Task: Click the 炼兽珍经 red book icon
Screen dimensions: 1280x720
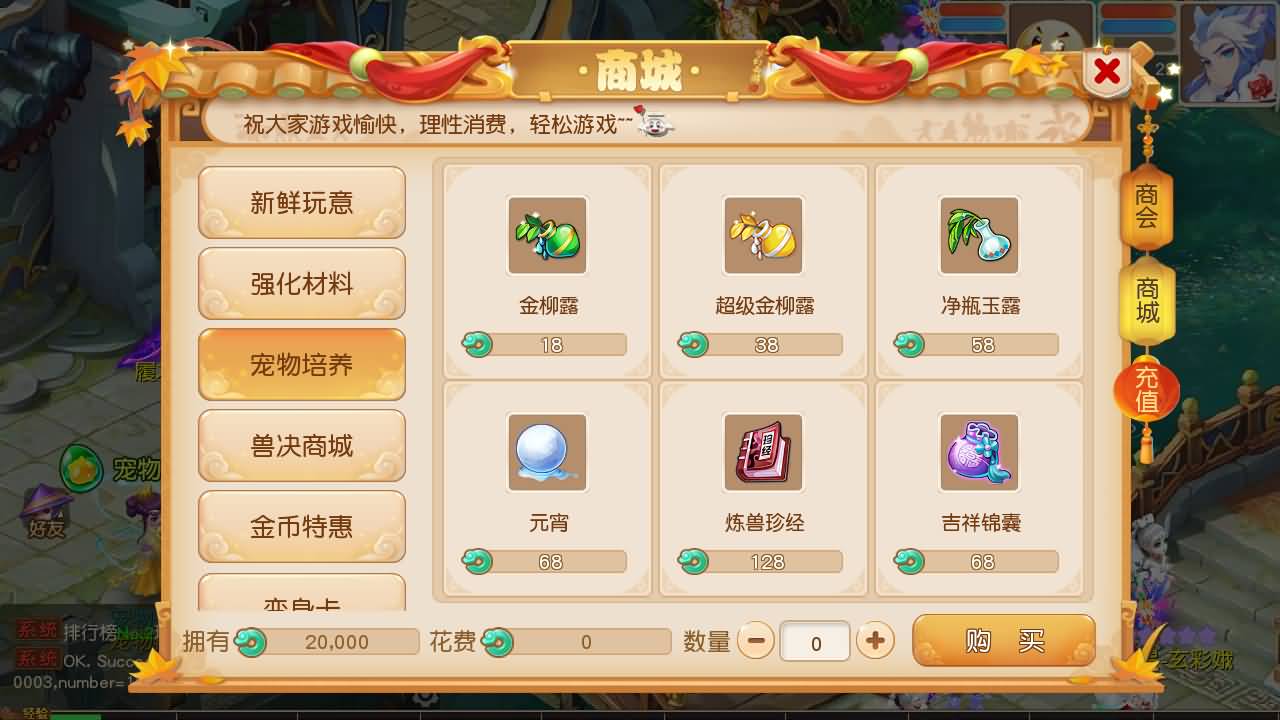Action: click(x=763, y=453)
